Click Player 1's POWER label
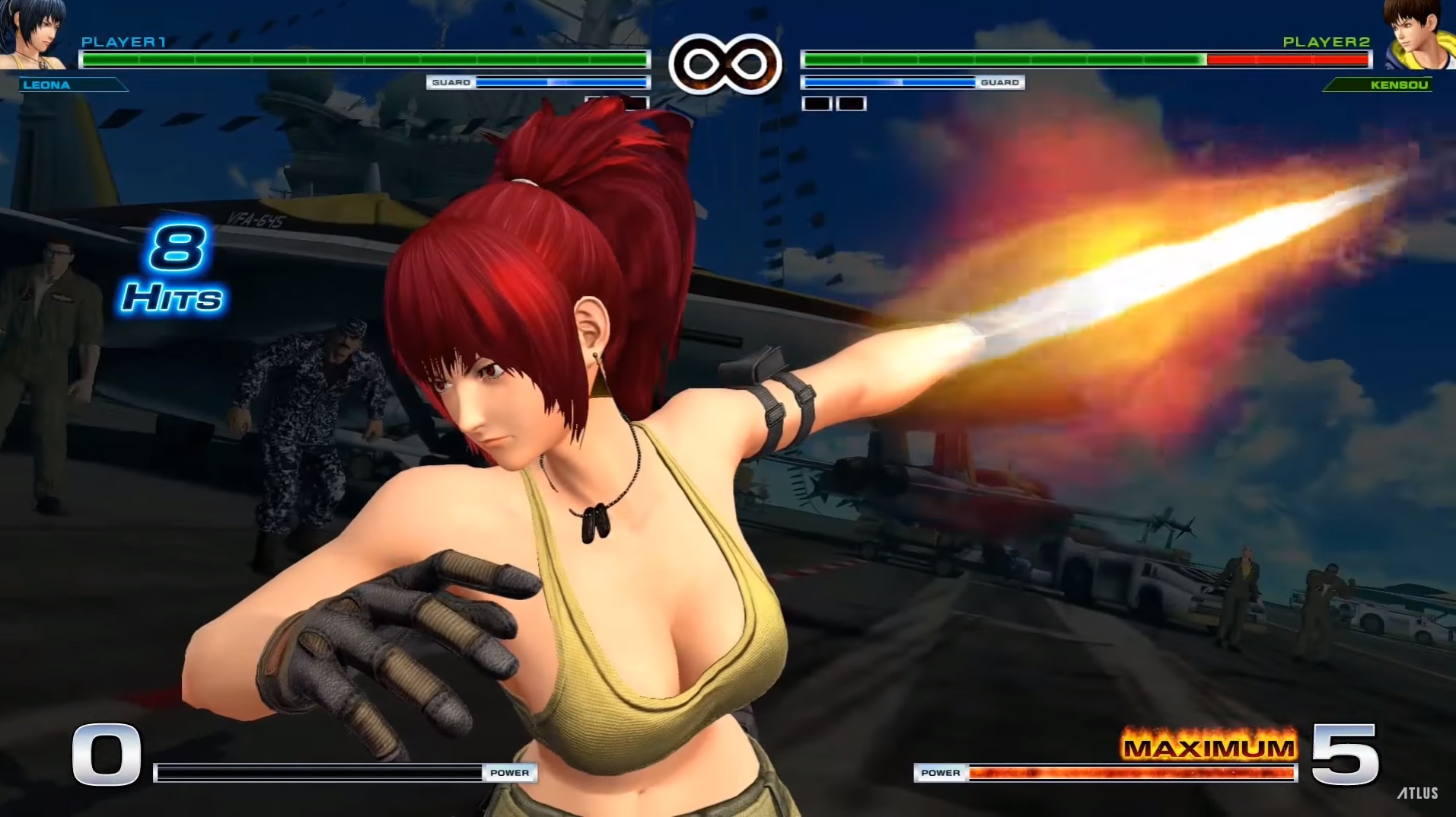Viewport: 1456px width, 817px height. (508, 772)
